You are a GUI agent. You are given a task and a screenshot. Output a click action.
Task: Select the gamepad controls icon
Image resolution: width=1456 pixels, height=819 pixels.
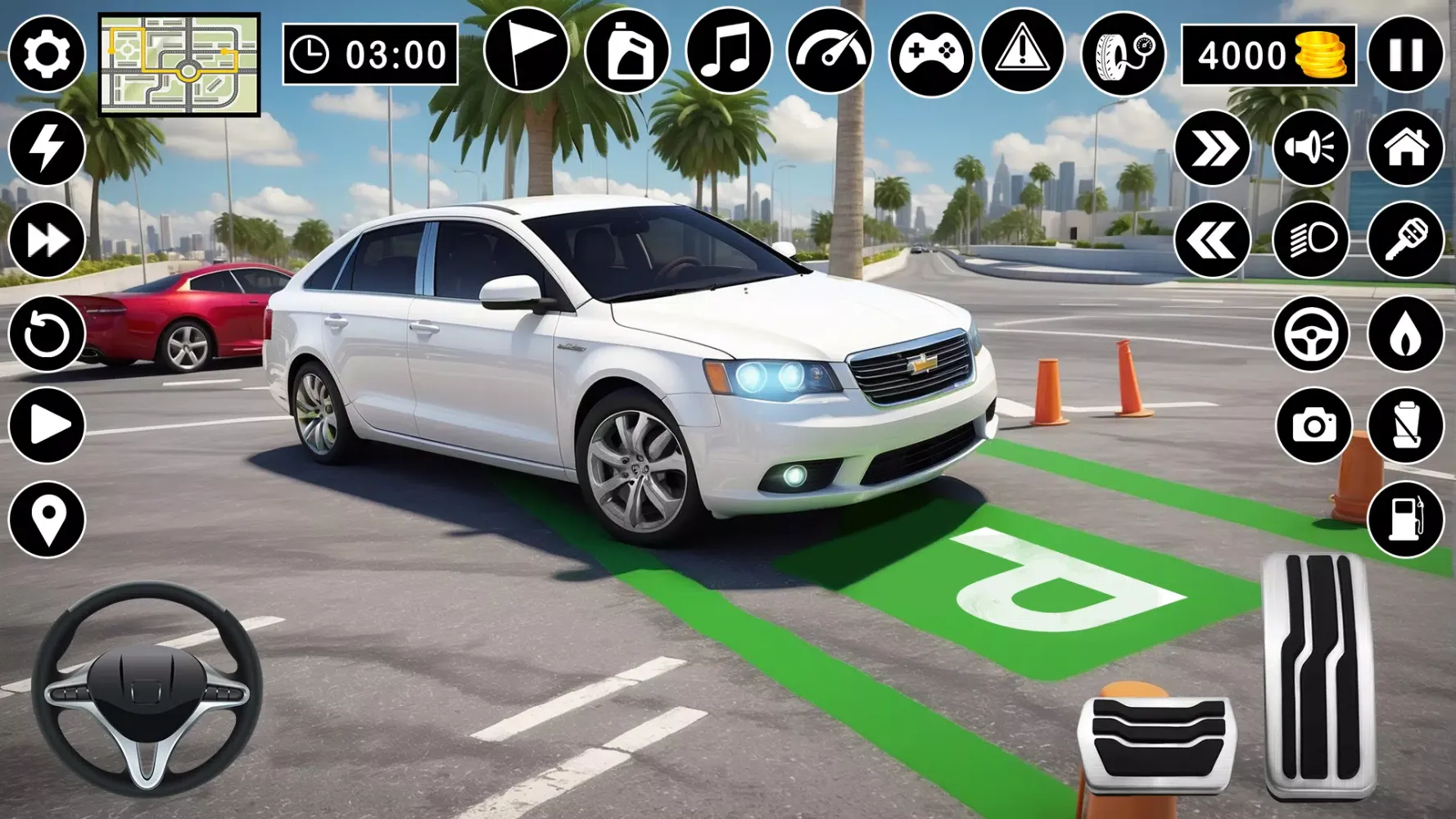[x=930, y=53]
